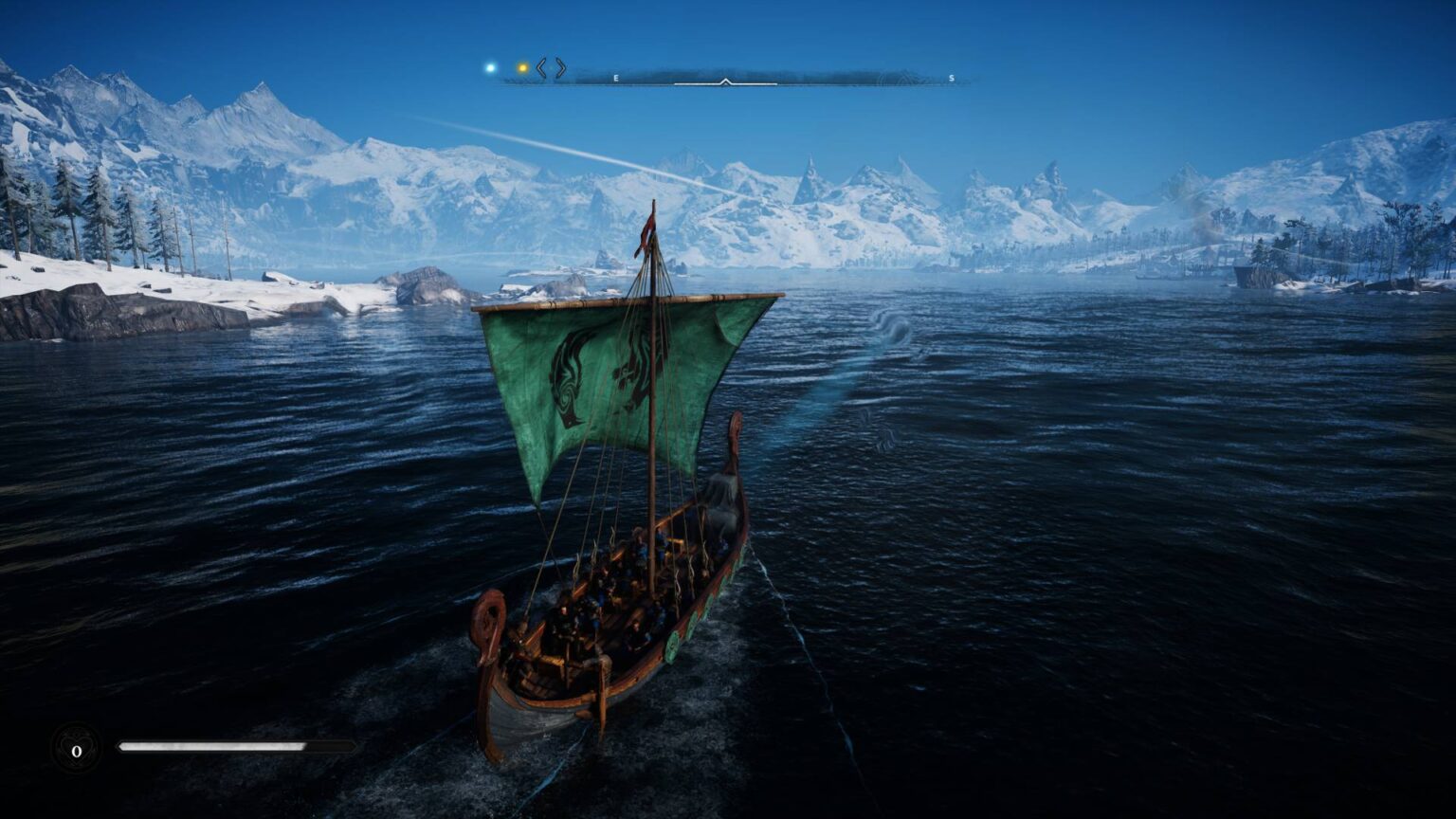Expand the center pointer arrow on the compass bar
1456x819 pixels.
(x=726, y=82)
